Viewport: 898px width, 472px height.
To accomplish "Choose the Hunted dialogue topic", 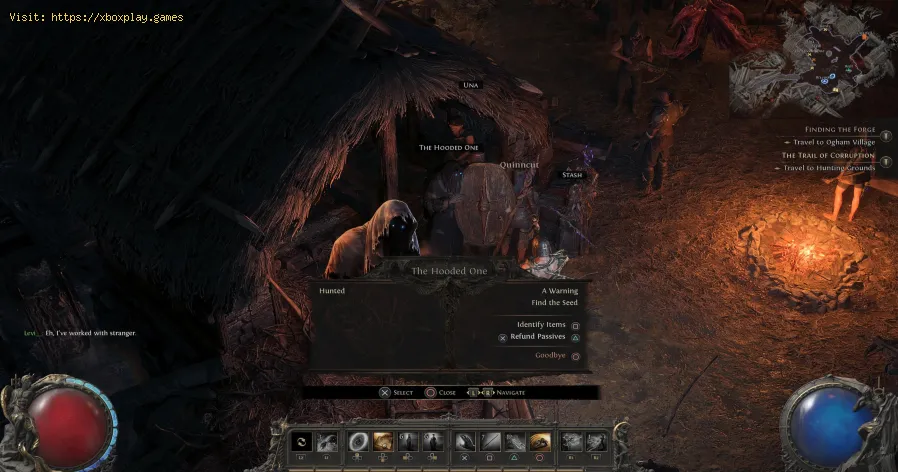I will click(331, 290).
